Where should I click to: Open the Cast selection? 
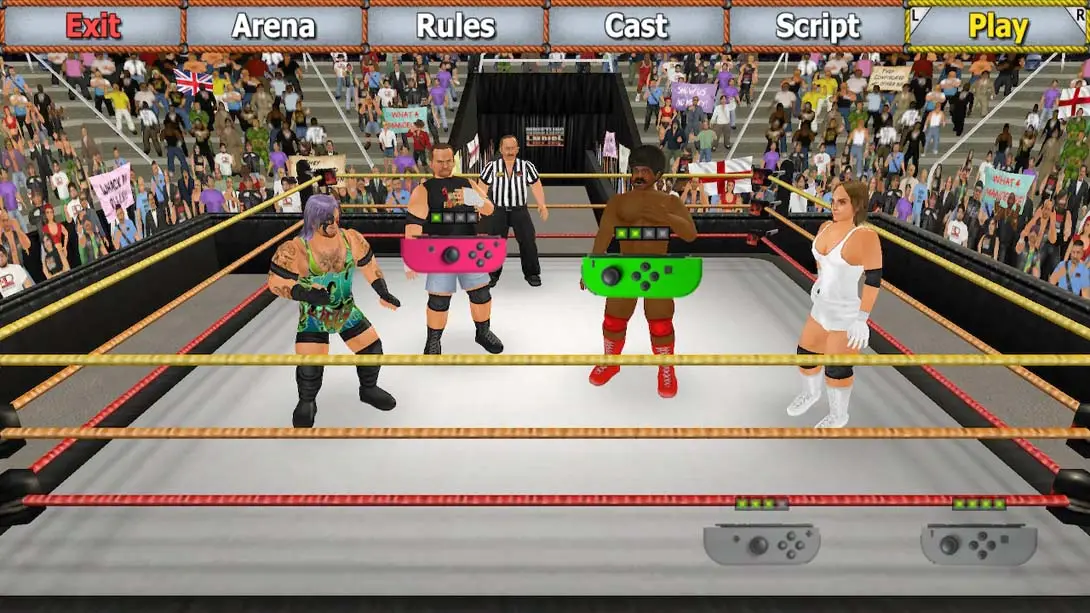click(636, 26)
